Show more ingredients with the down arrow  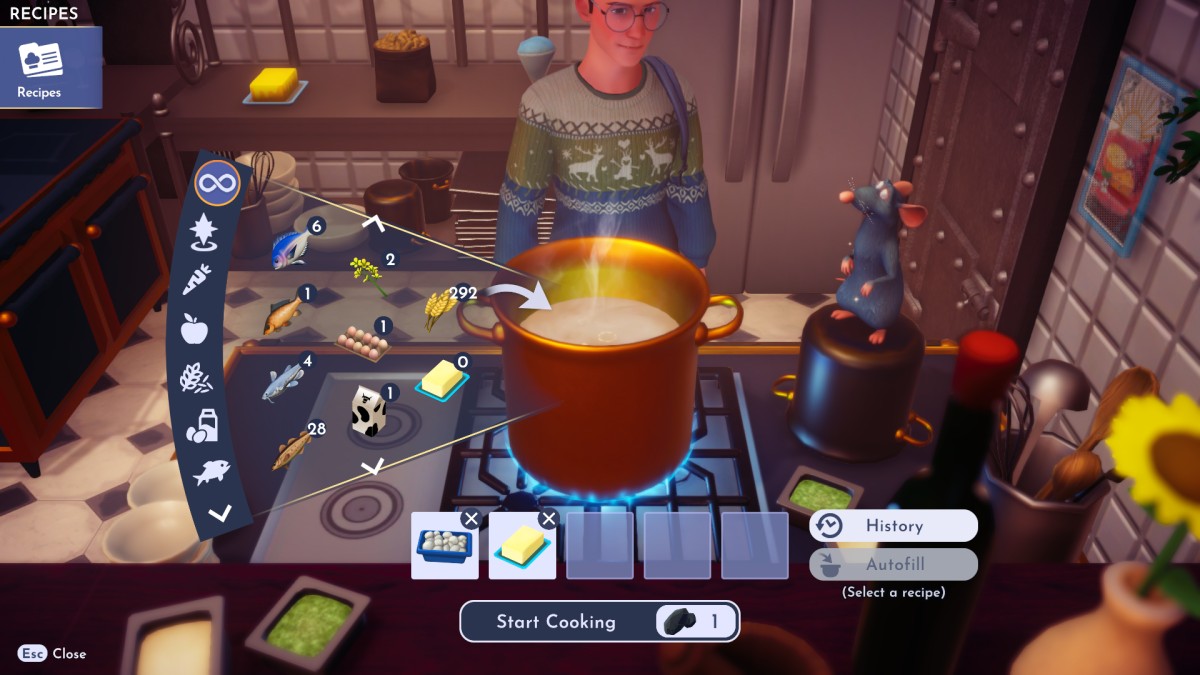(372, 466)
